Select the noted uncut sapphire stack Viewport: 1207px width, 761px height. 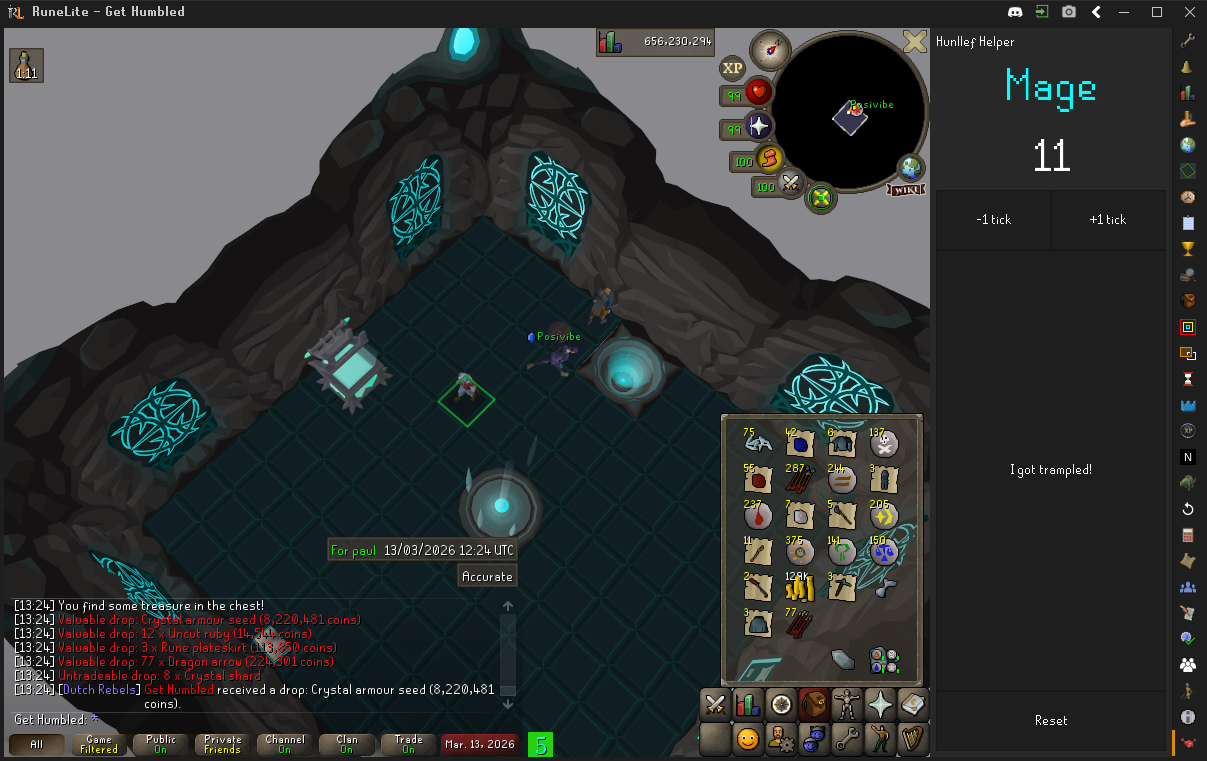800,441
